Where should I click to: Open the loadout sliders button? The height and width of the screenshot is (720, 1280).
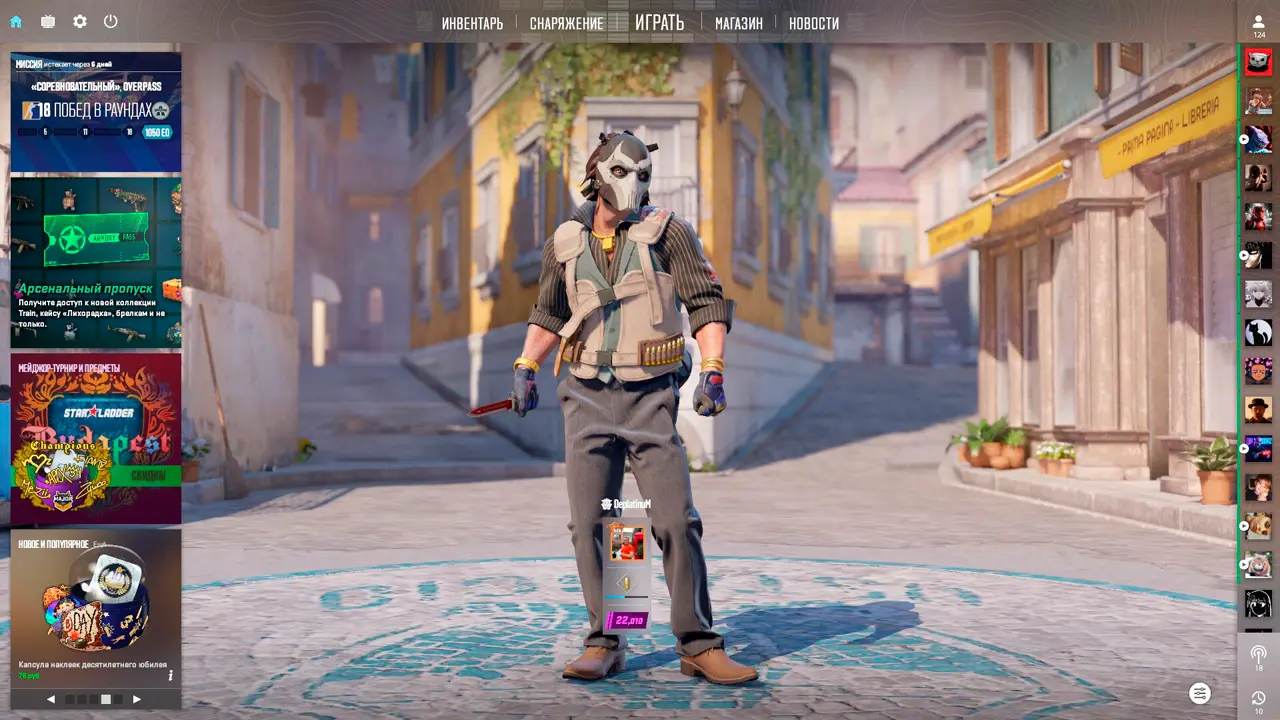1200,693
